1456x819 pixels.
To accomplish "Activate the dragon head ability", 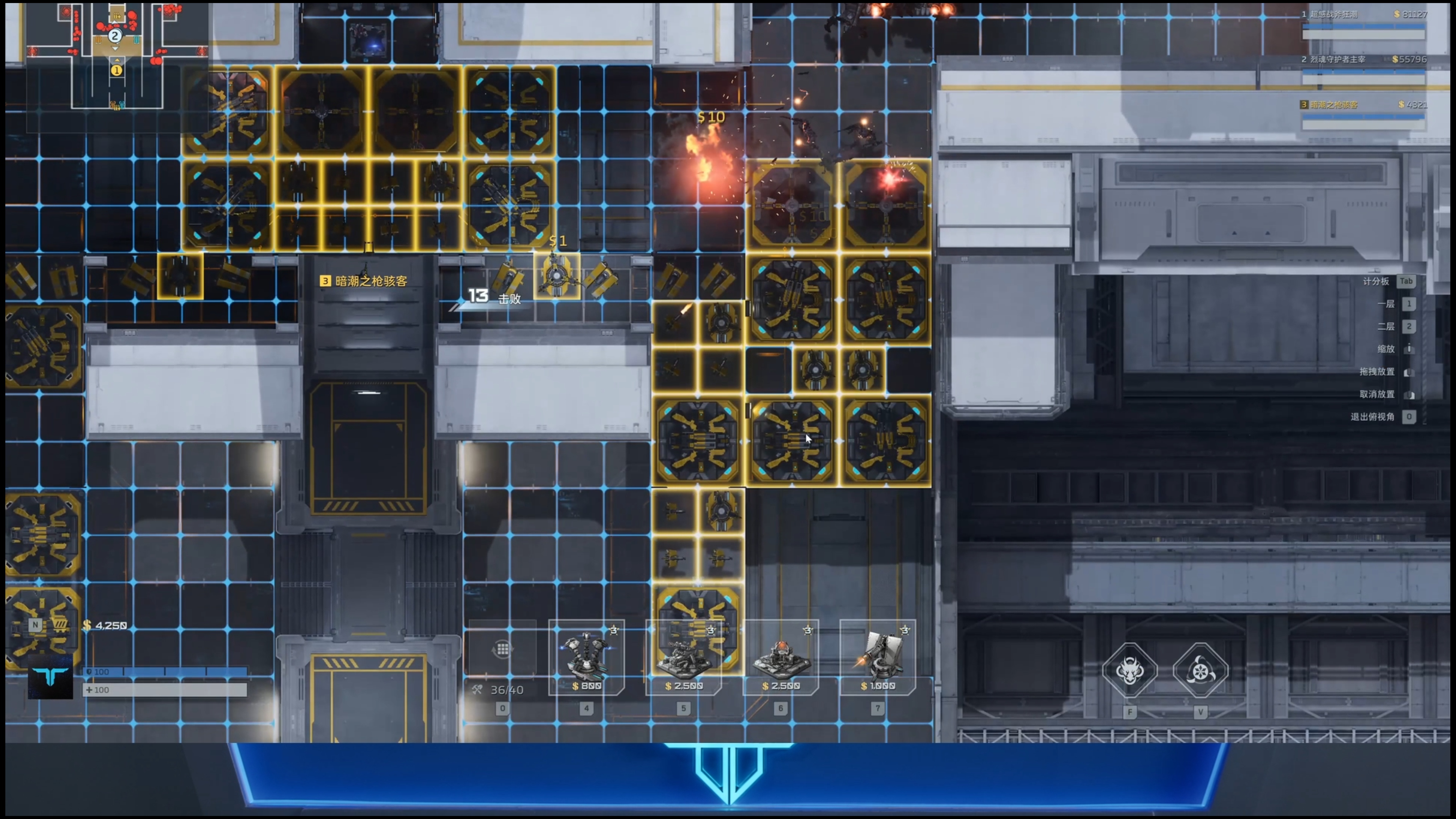I will (1129, 671).
